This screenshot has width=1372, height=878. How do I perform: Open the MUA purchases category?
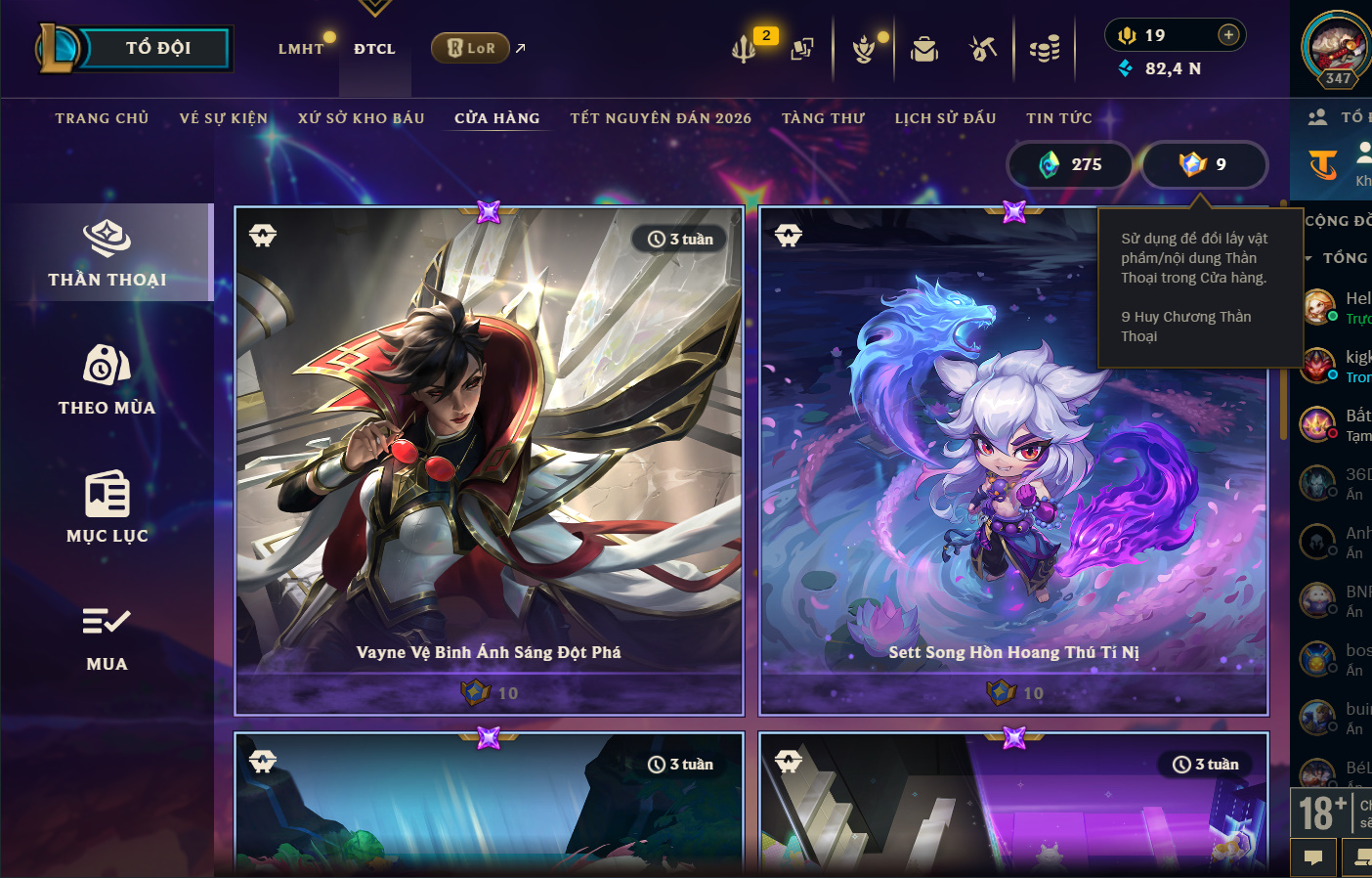click(x=107, y=637)
